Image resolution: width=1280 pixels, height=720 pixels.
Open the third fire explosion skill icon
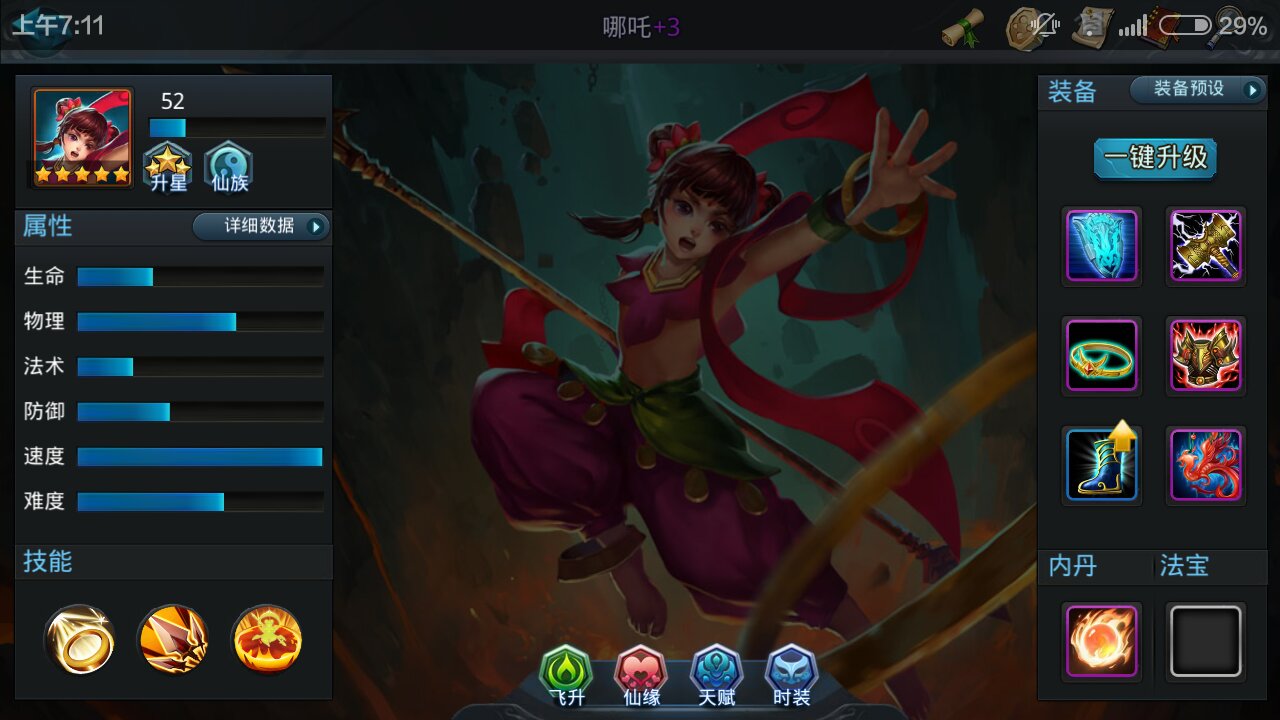pos(266,640)
